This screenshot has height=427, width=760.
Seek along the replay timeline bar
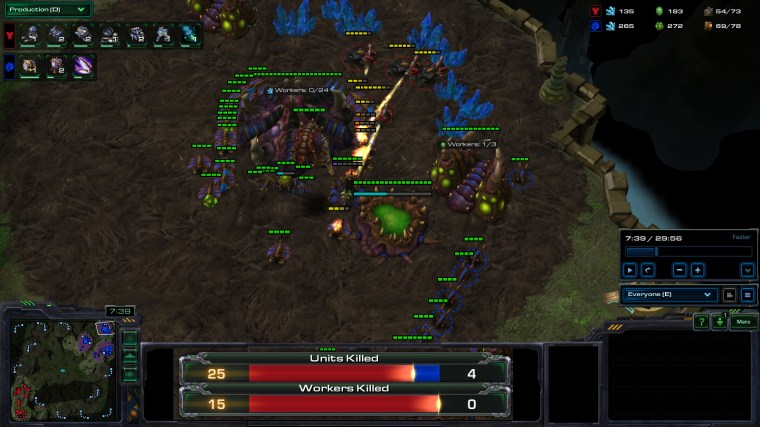tap(688, 252)
